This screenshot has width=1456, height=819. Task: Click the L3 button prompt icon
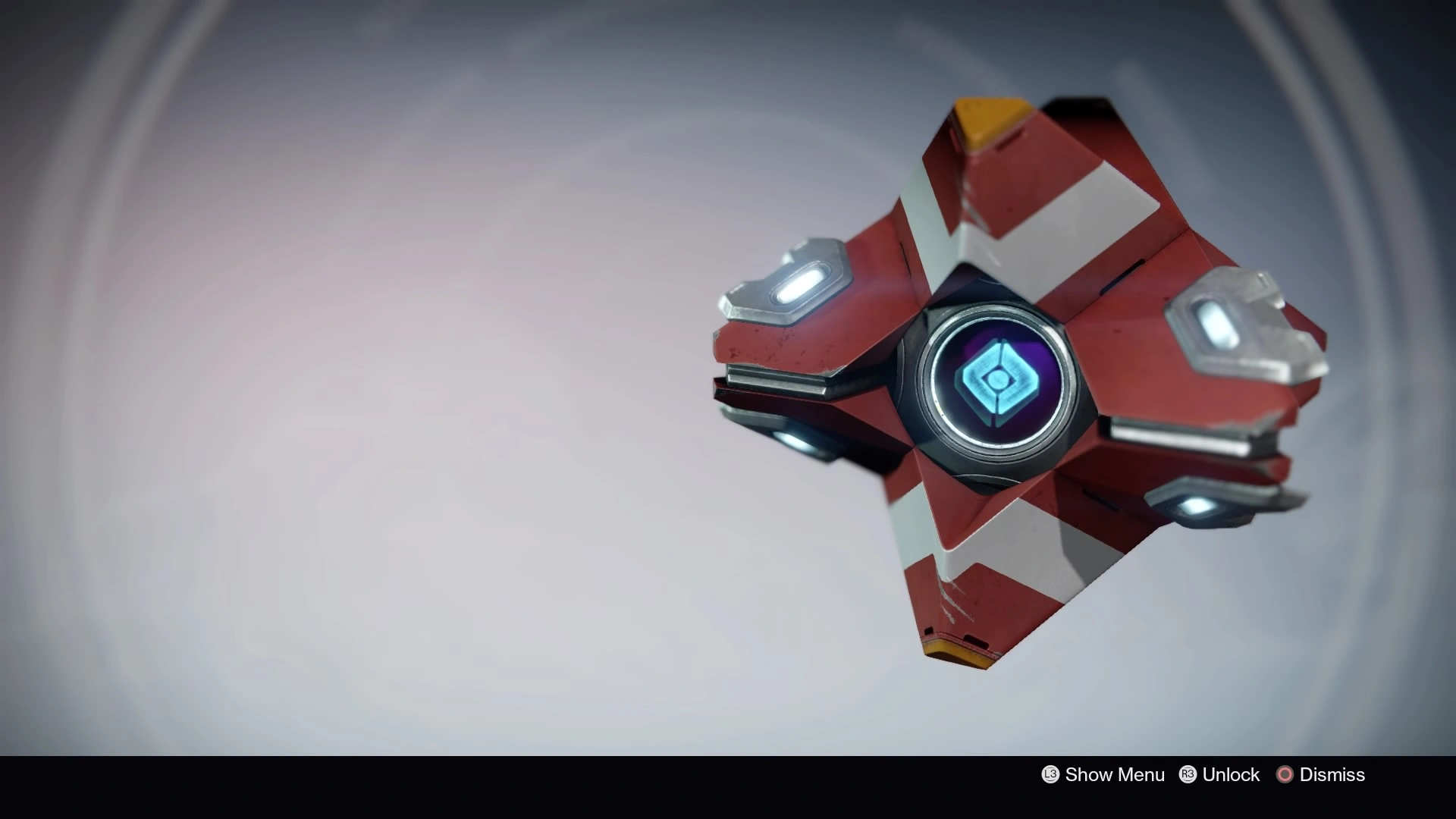(x=1050, y=774)
